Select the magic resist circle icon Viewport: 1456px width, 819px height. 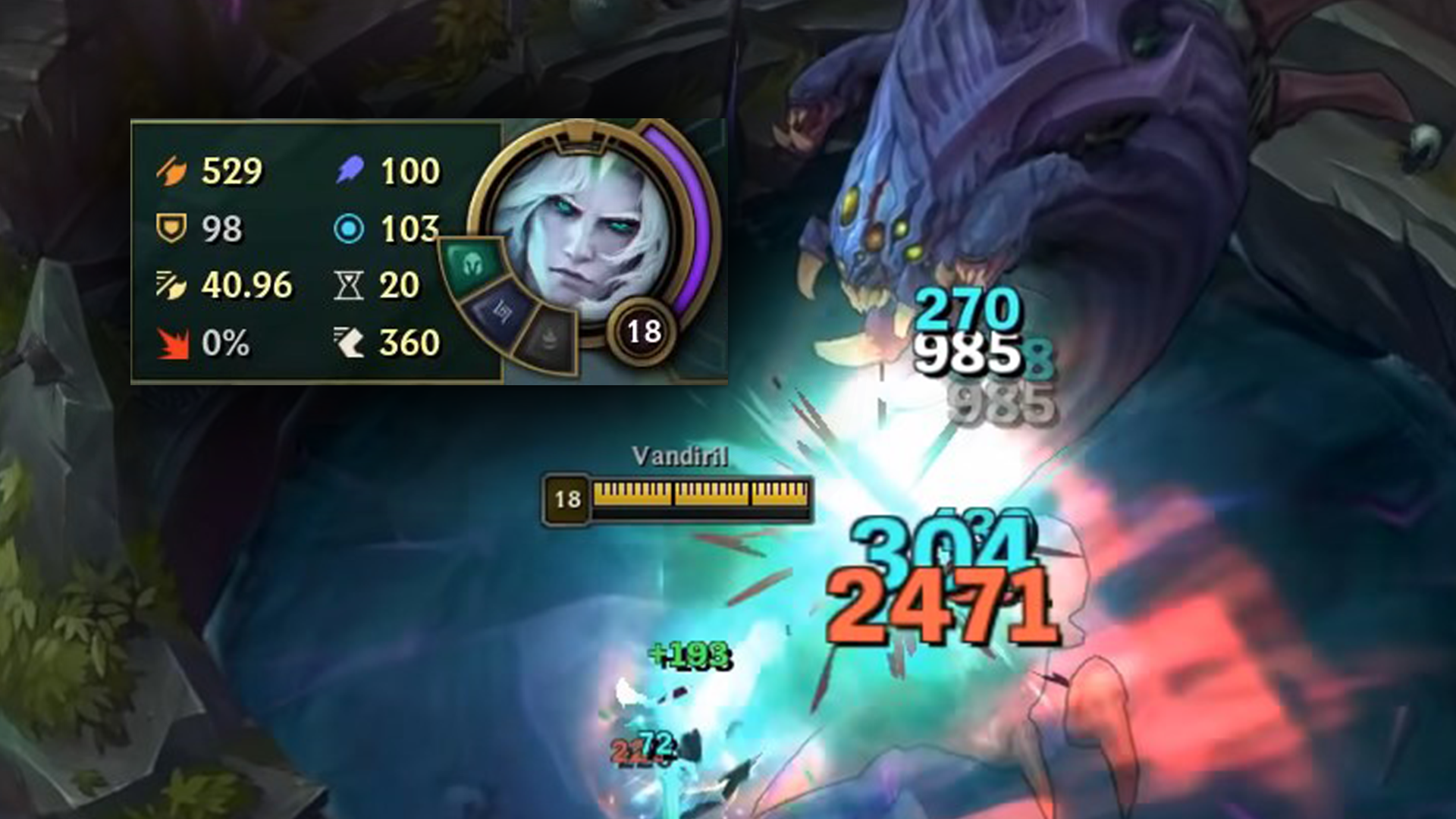coord(350,227)
